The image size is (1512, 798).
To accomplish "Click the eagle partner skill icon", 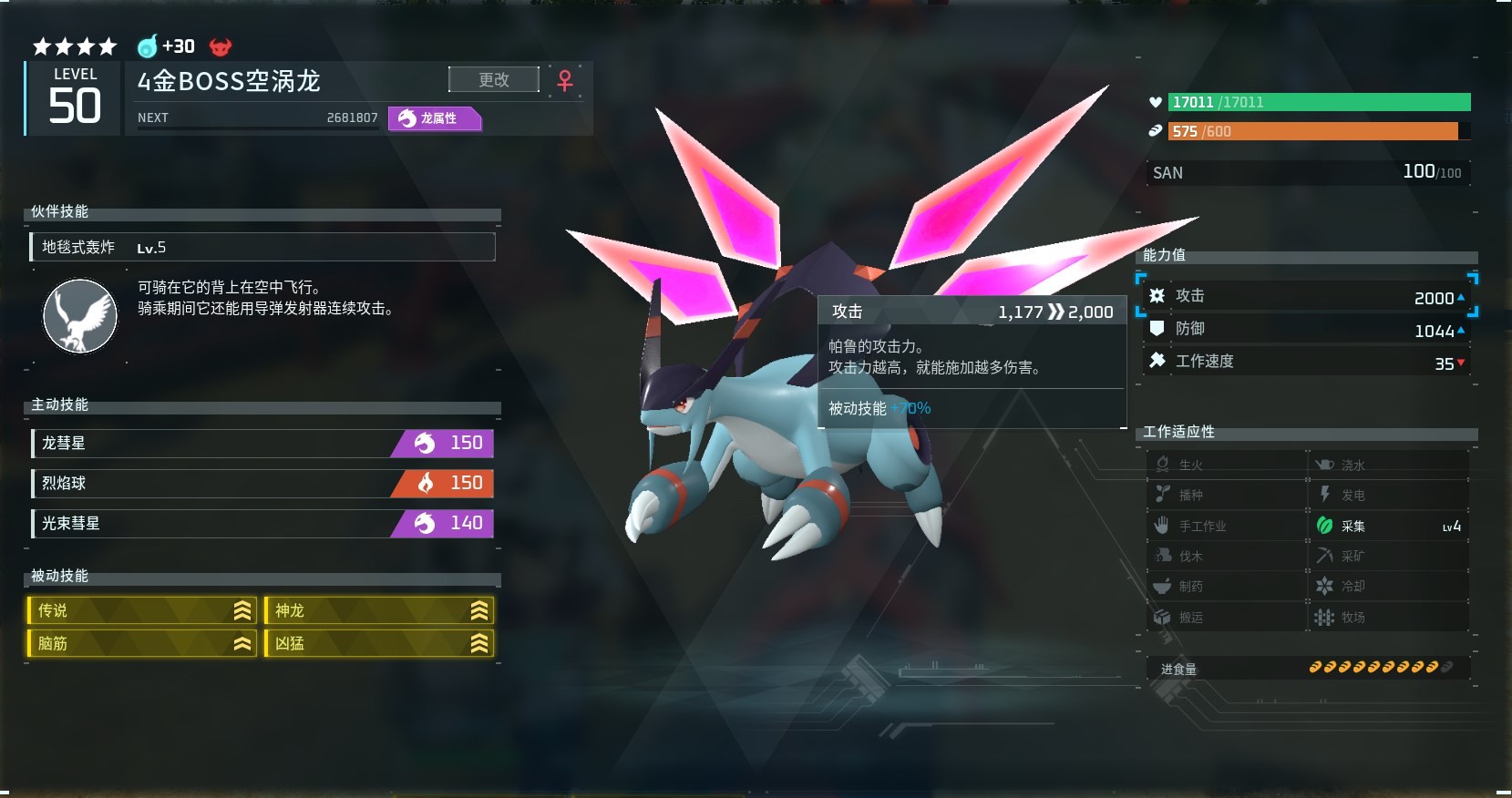I will 80,316.
